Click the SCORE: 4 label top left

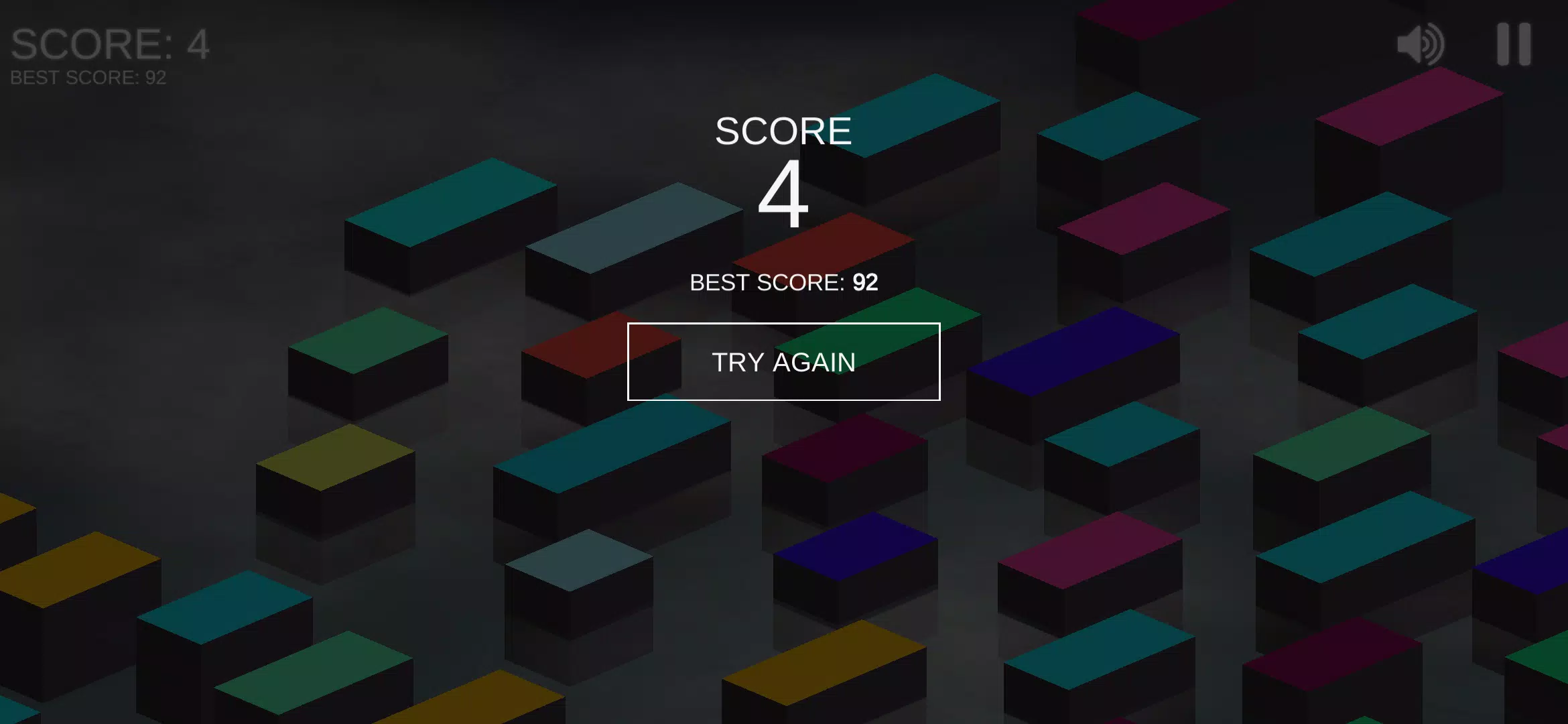tap(109, 44)
